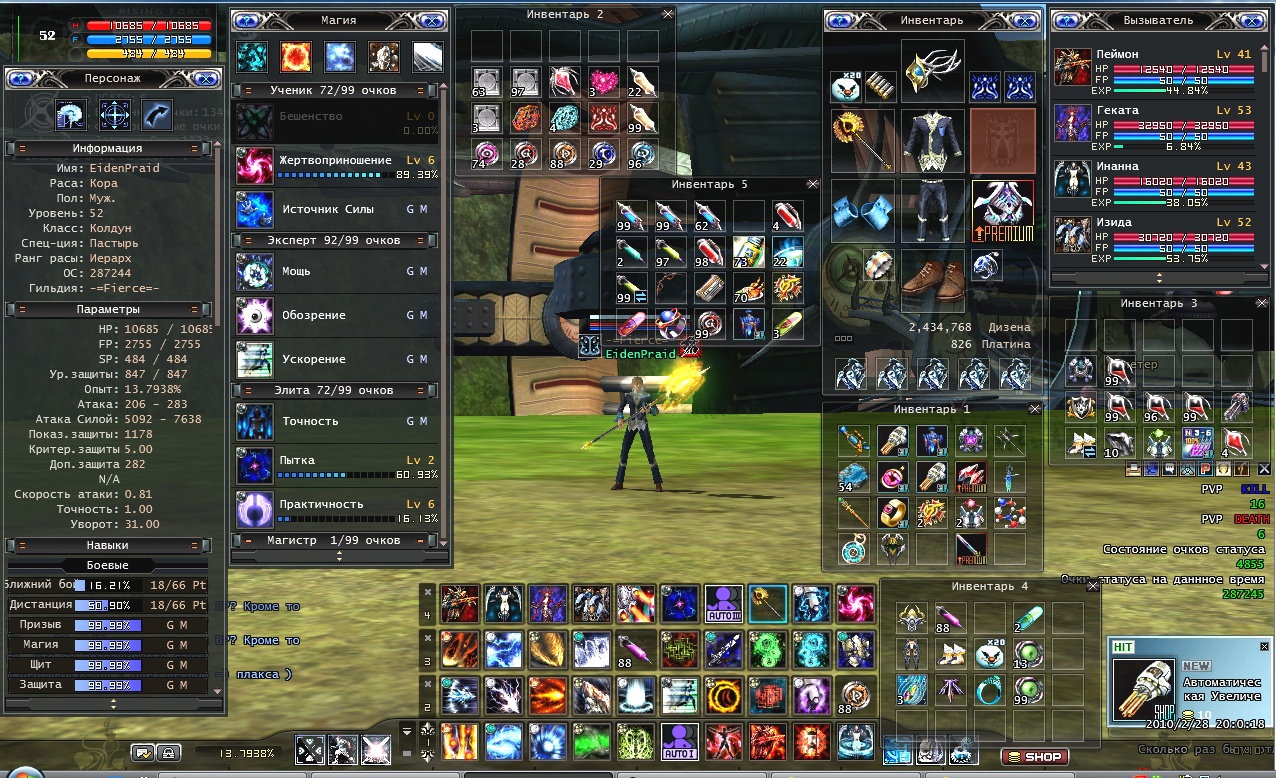Click the PREMIUM item slot
Viewport: 1276px width, 778px height.
[1002, 211]
